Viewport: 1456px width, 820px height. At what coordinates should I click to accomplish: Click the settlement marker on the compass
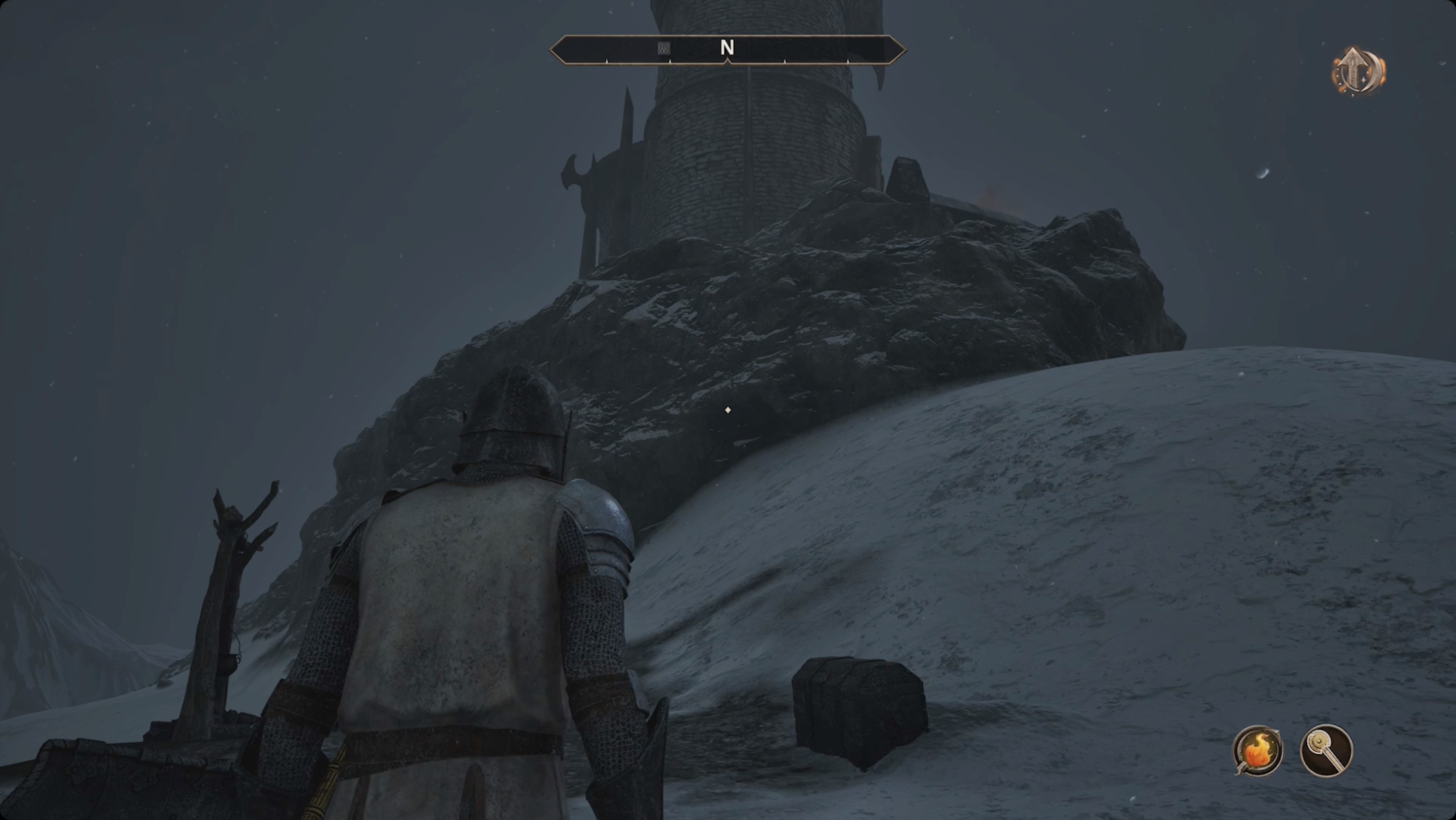pos(663,48)
